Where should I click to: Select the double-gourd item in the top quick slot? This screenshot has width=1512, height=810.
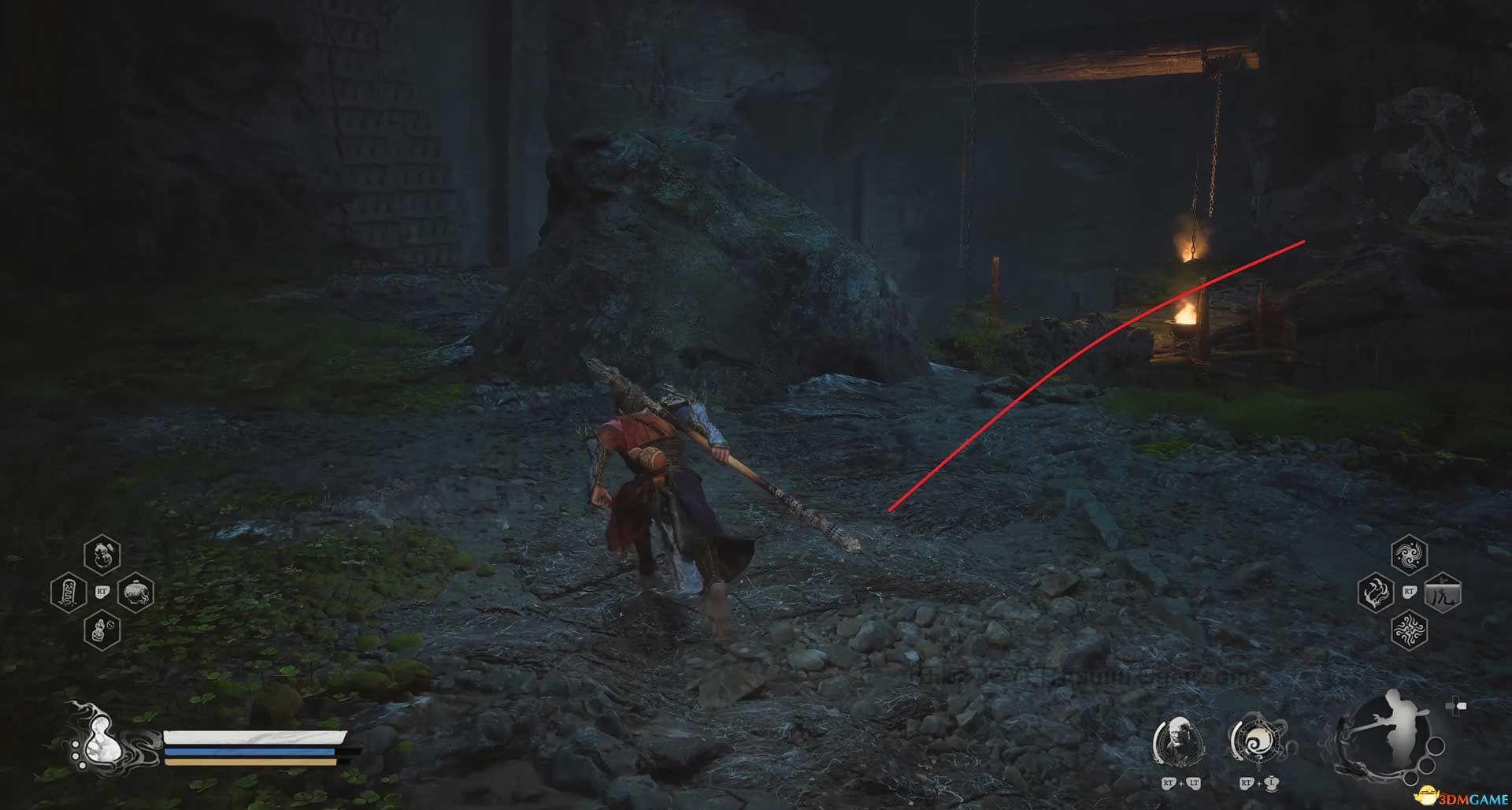102,553
